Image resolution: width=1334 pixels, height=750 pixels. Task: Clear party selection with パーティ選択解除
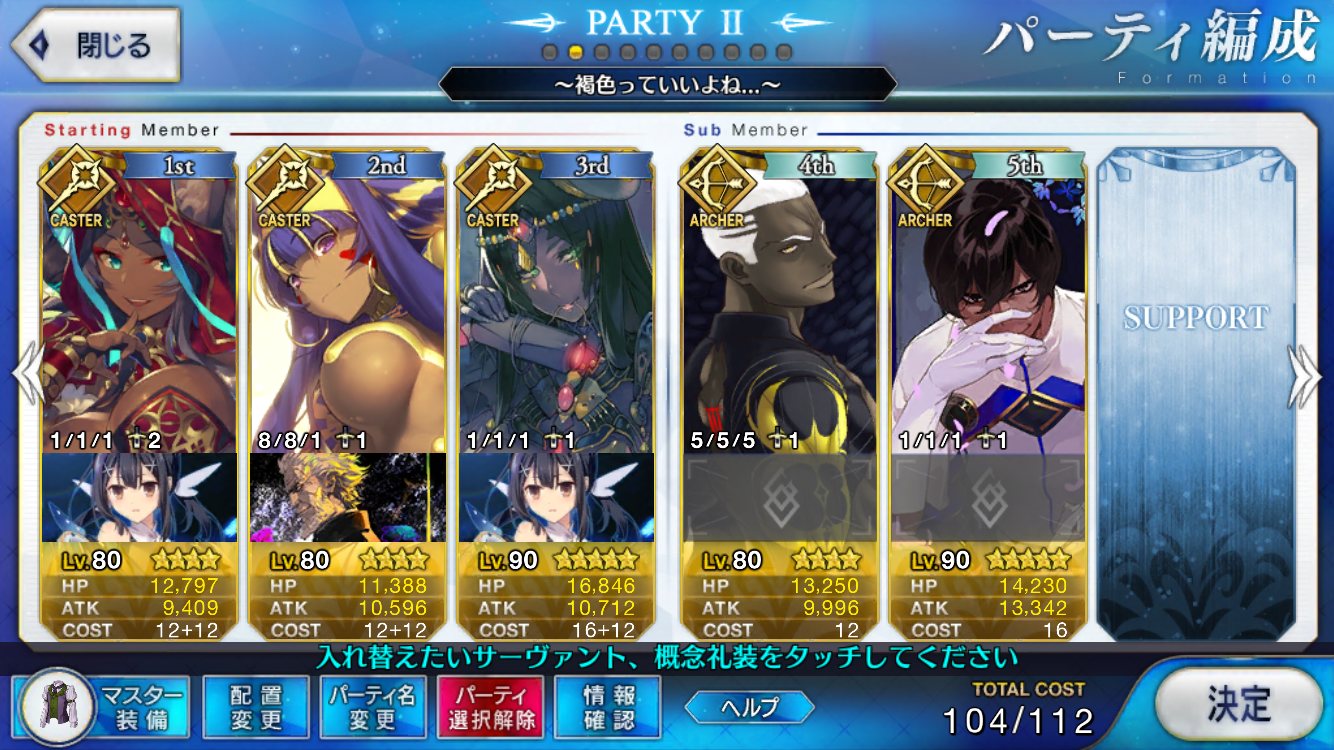490,707
